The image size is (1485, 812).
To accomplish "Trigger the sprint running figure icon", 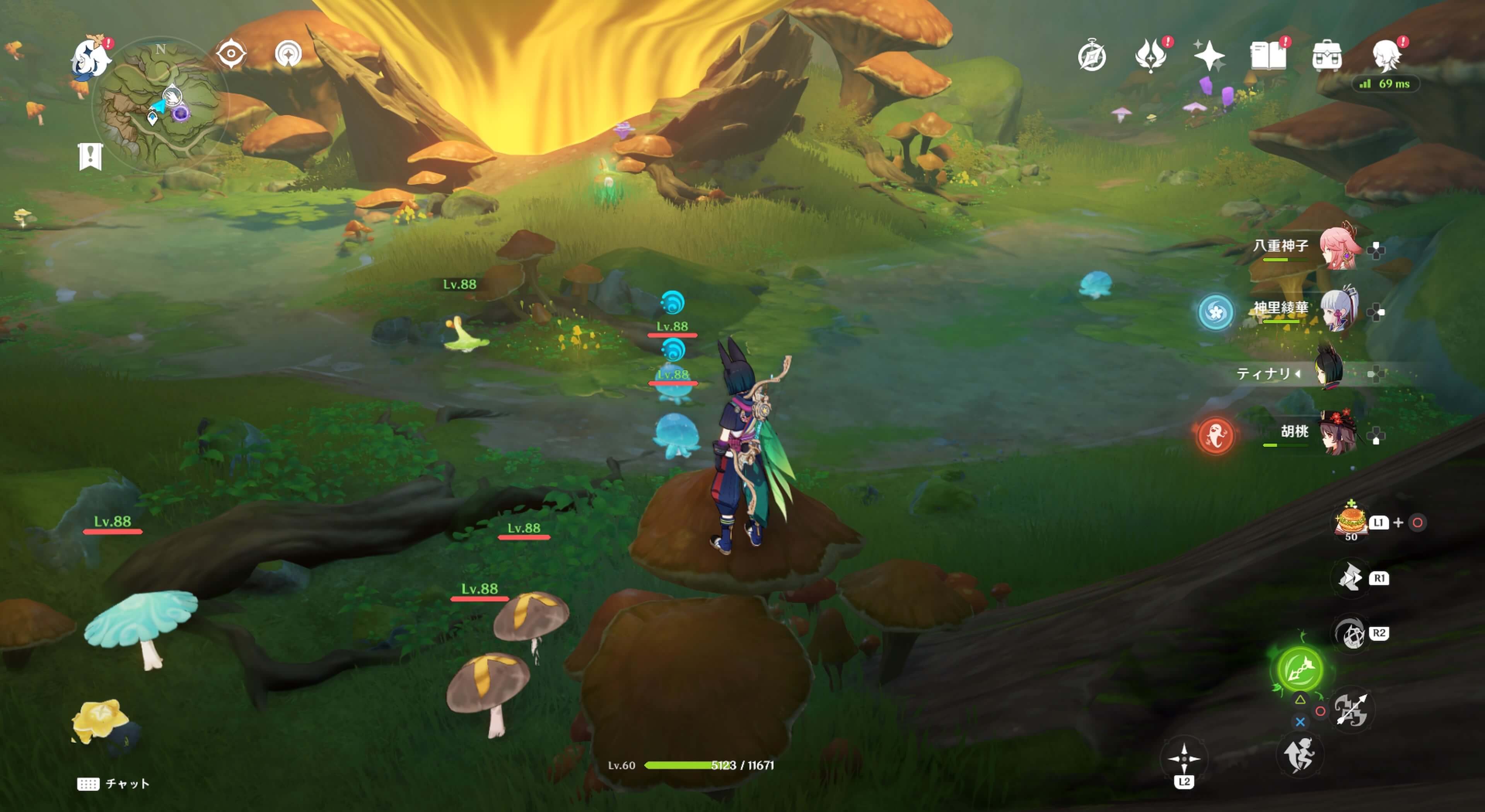I will tap(1299, 755).
